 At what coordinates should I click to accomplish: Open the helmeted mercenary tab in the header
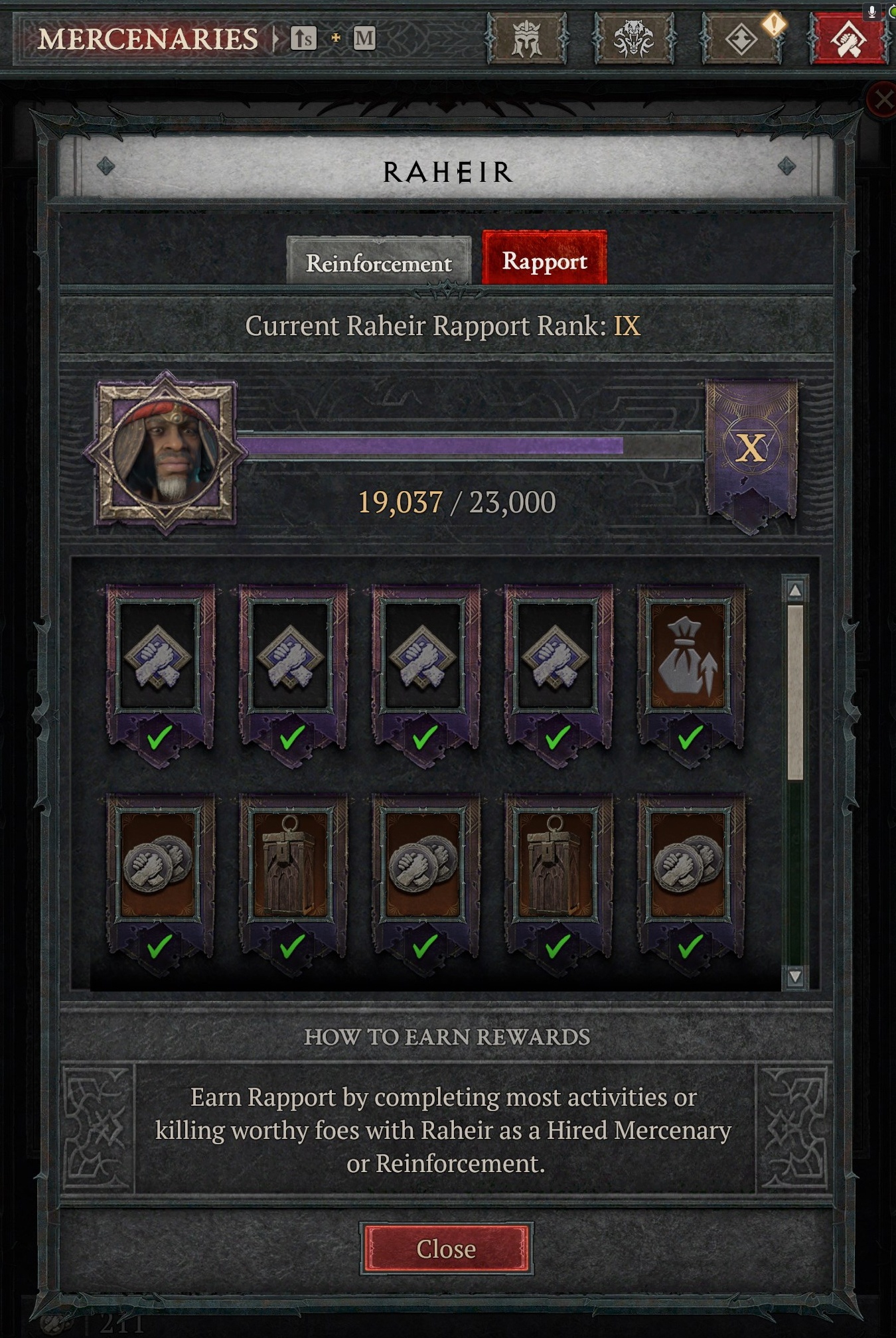click(x=528, y=37)
